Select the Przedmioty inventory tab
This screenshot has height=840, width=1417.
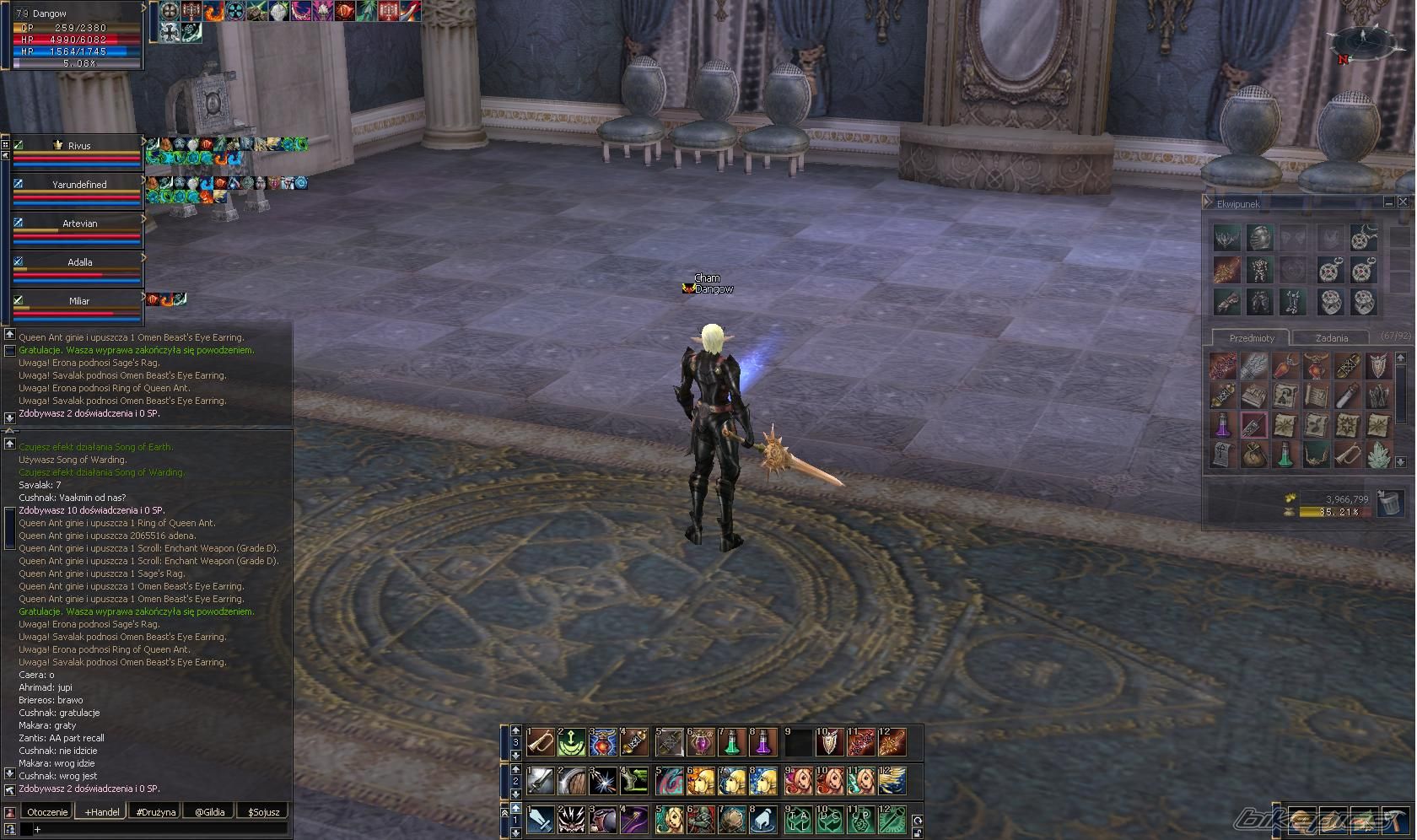tap(1252, 338)
